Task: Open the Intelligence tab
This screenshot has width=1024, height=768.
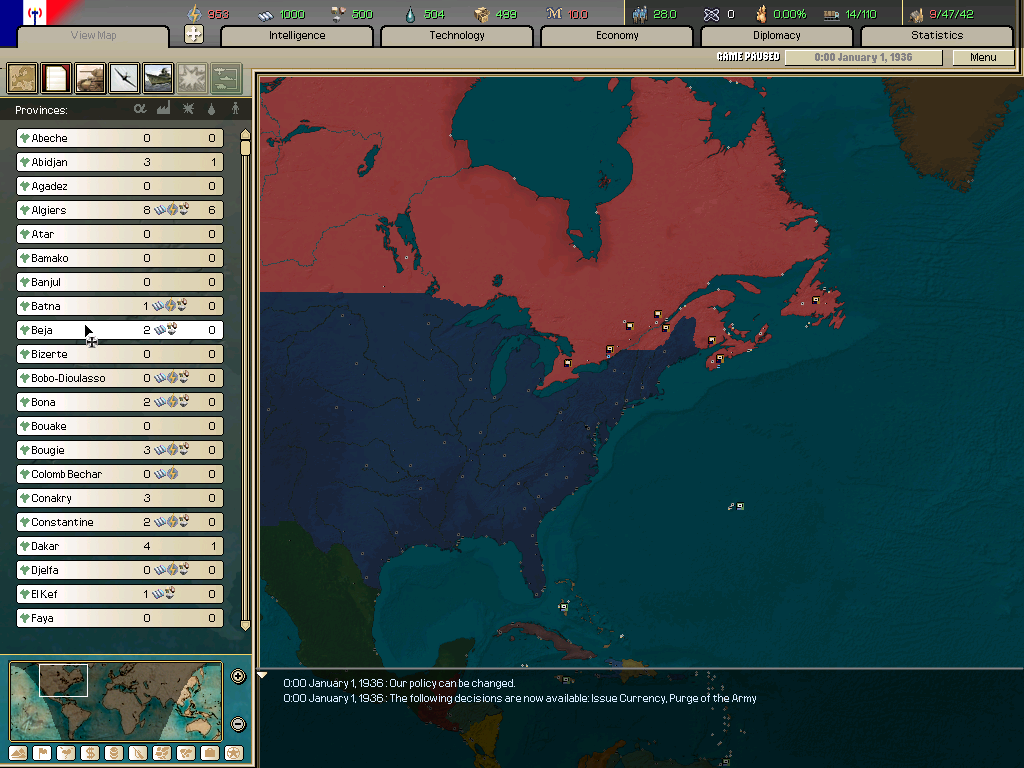Action: click(297, 36)
